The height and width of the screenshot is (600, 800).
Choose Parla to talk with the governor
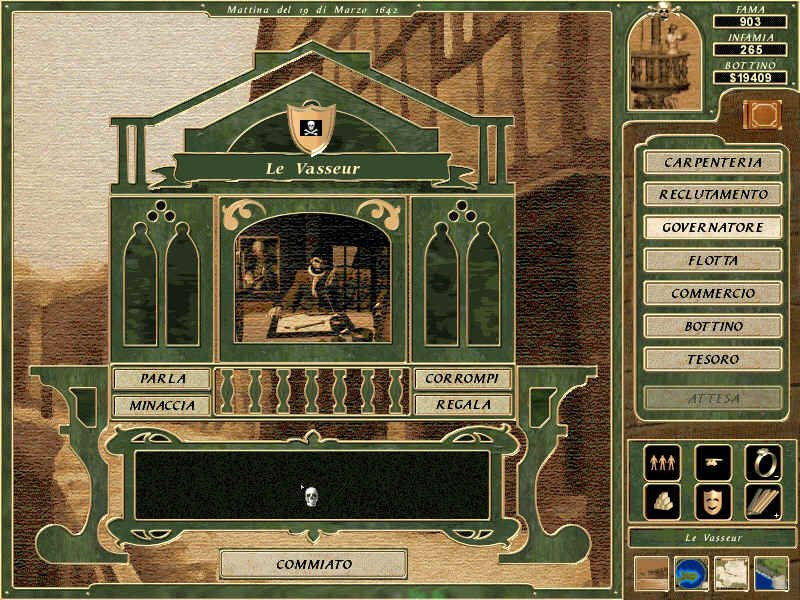162,379
